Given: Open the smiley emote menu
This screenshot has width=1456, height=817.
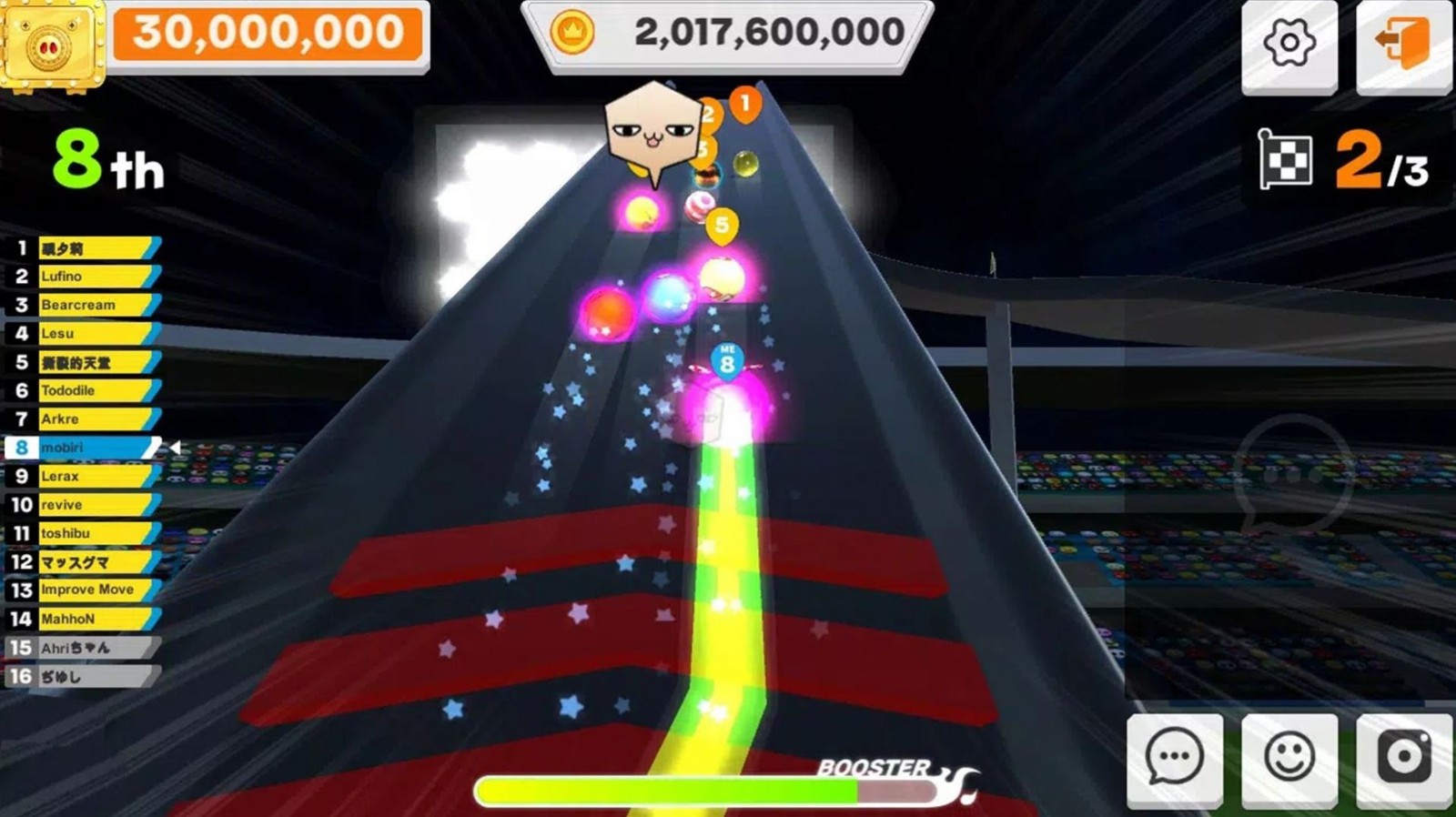Looking at the screenshot, I should pyautogui.click(x=1289, y=758).
